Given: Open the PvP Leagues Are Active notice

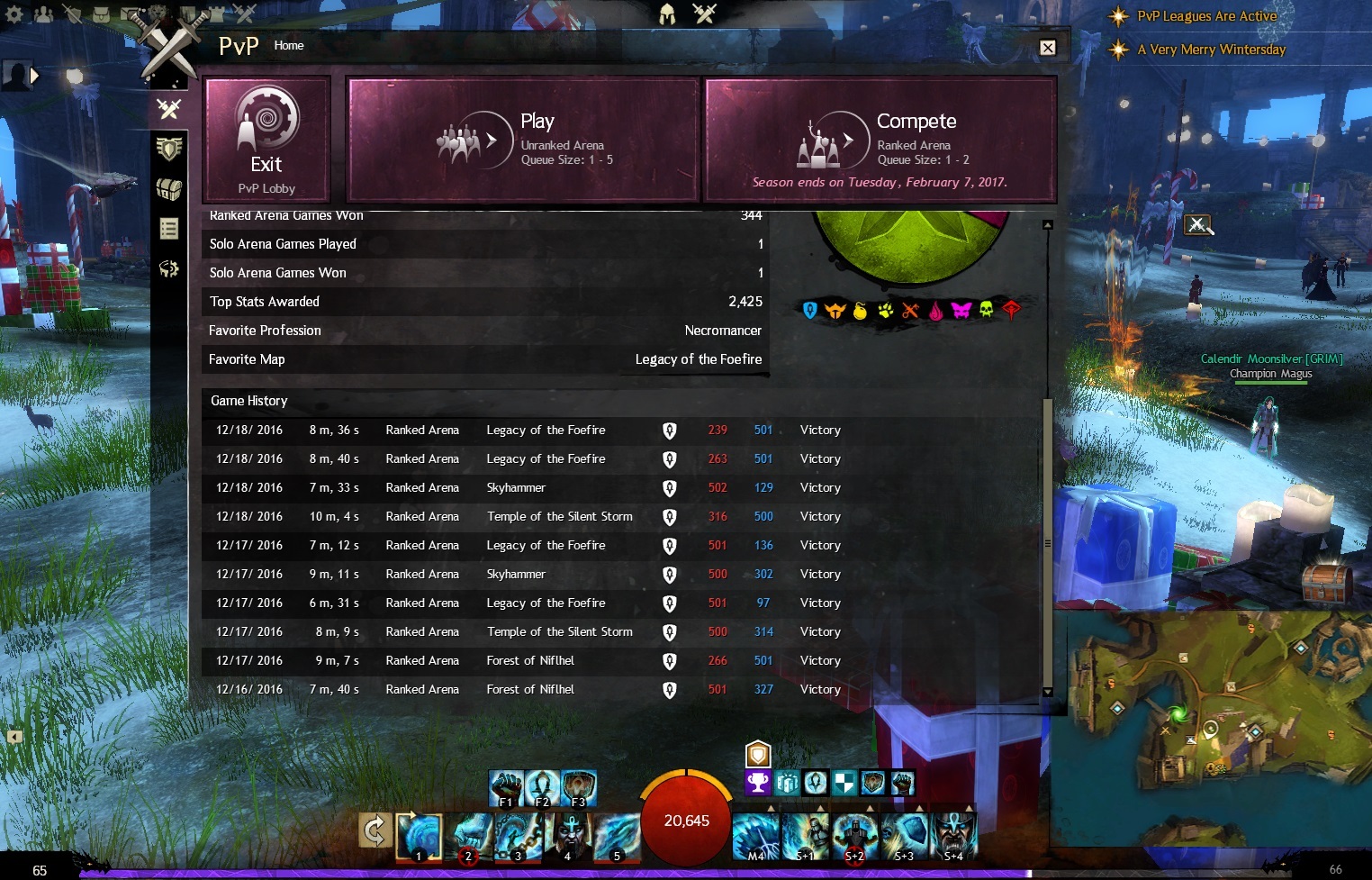Looking at the screenshot, I should point(1206,16).
